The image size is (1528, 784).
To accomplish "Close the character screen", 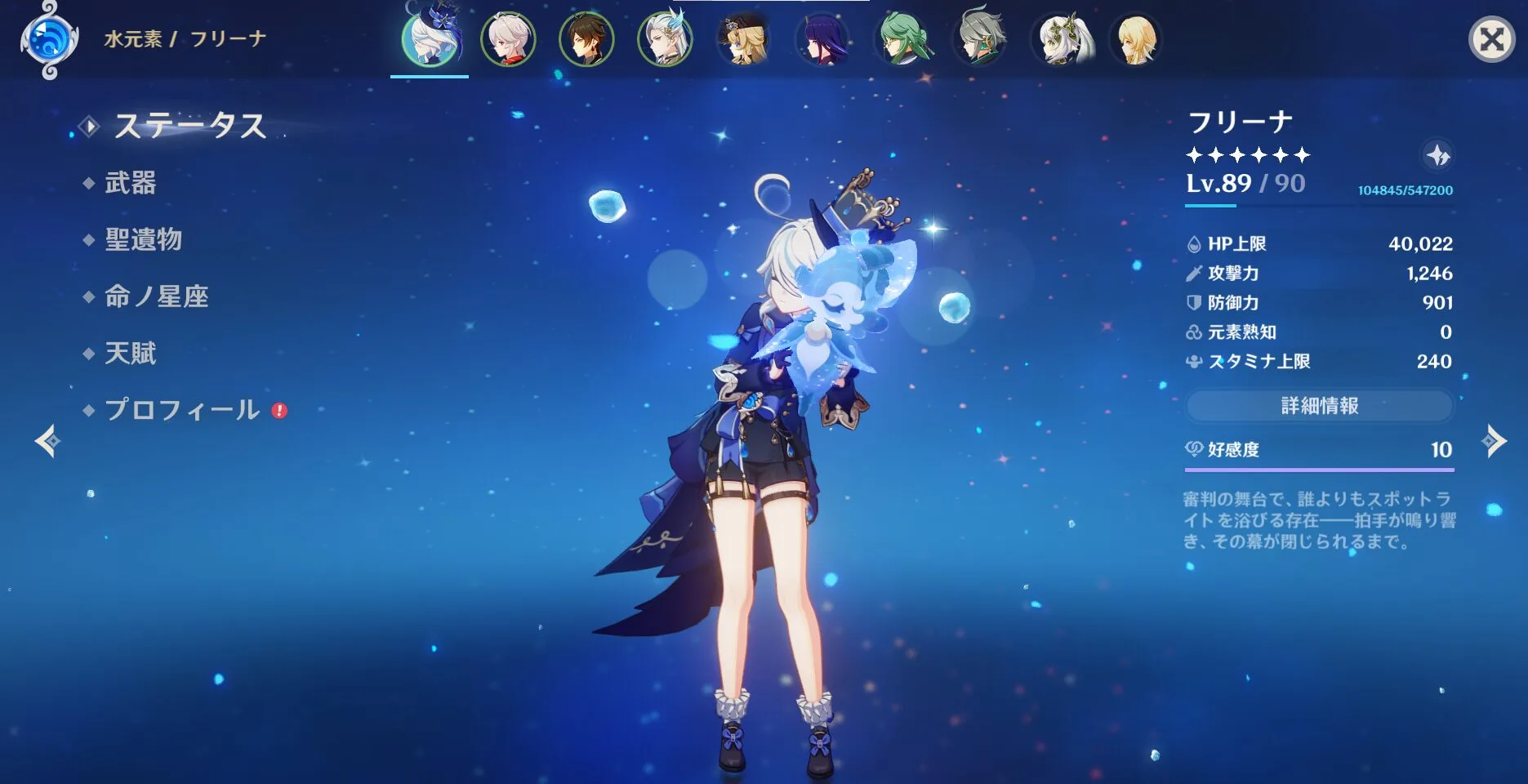I will [x=1491, y=39].
